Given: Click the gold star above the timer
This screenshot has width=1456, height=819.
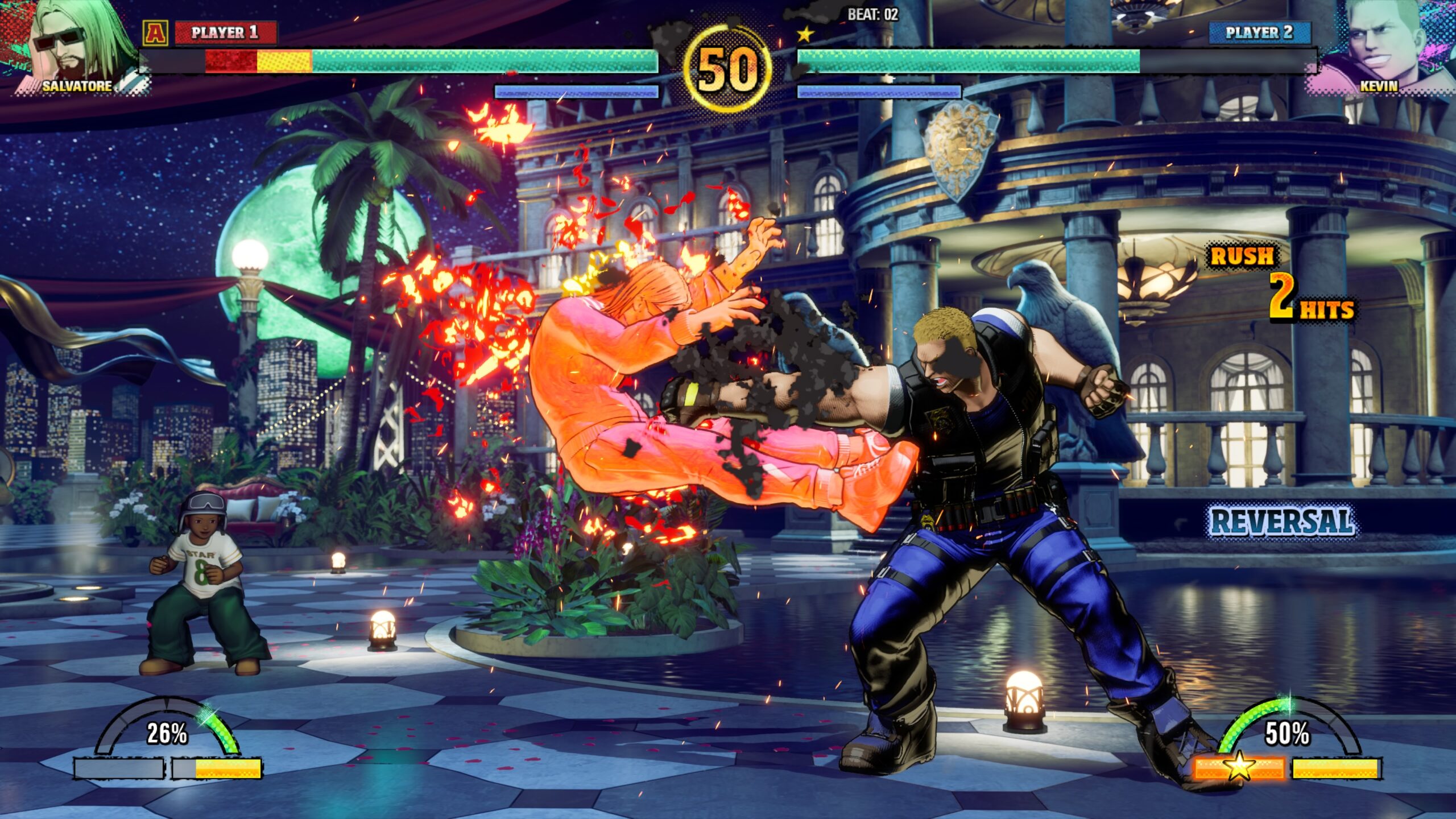Looking at the screenshot, I should click(x=805, y=35).
